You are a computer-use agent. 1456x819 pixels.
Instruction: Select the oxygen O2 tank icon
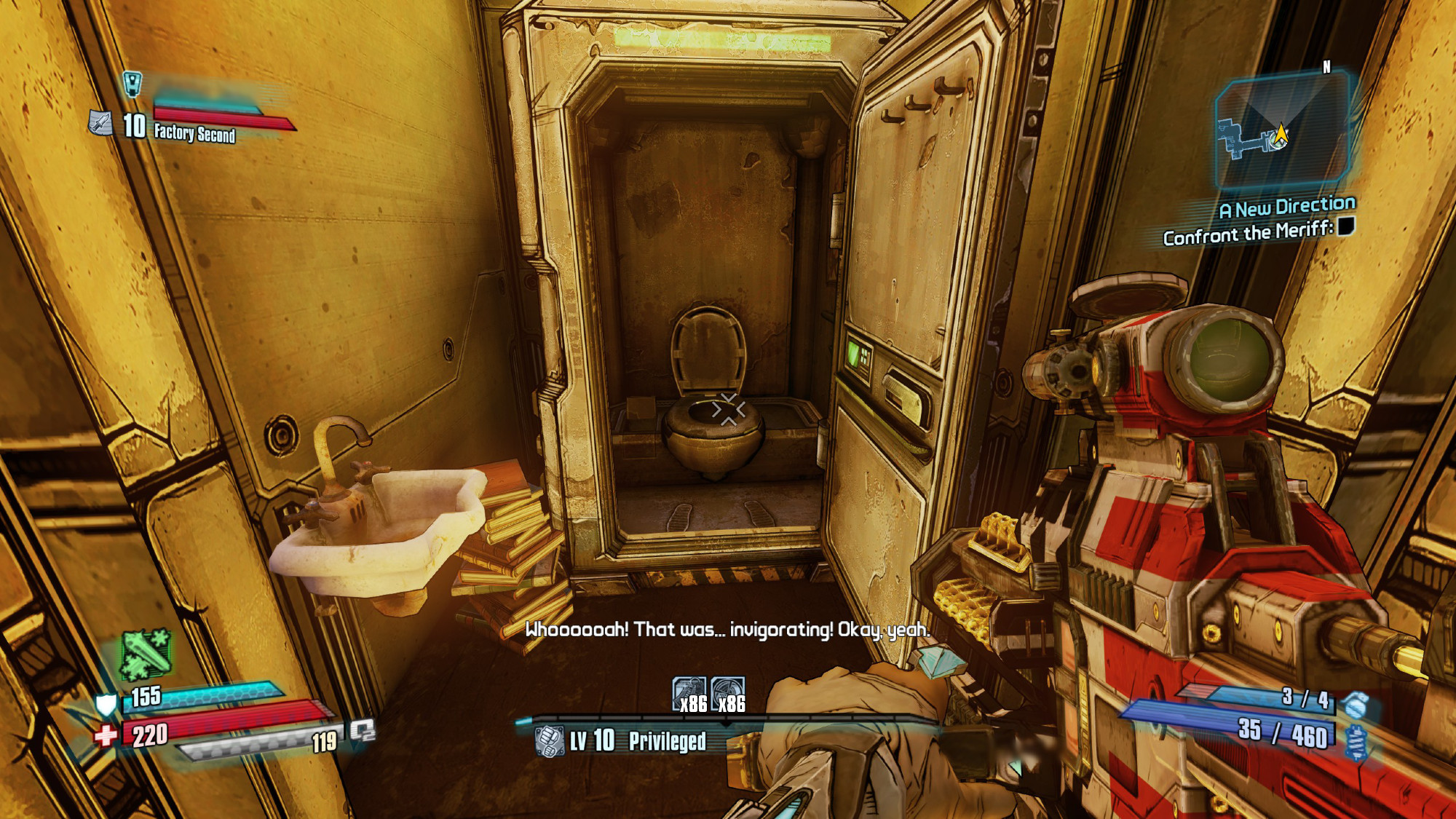tap(362, 730)
